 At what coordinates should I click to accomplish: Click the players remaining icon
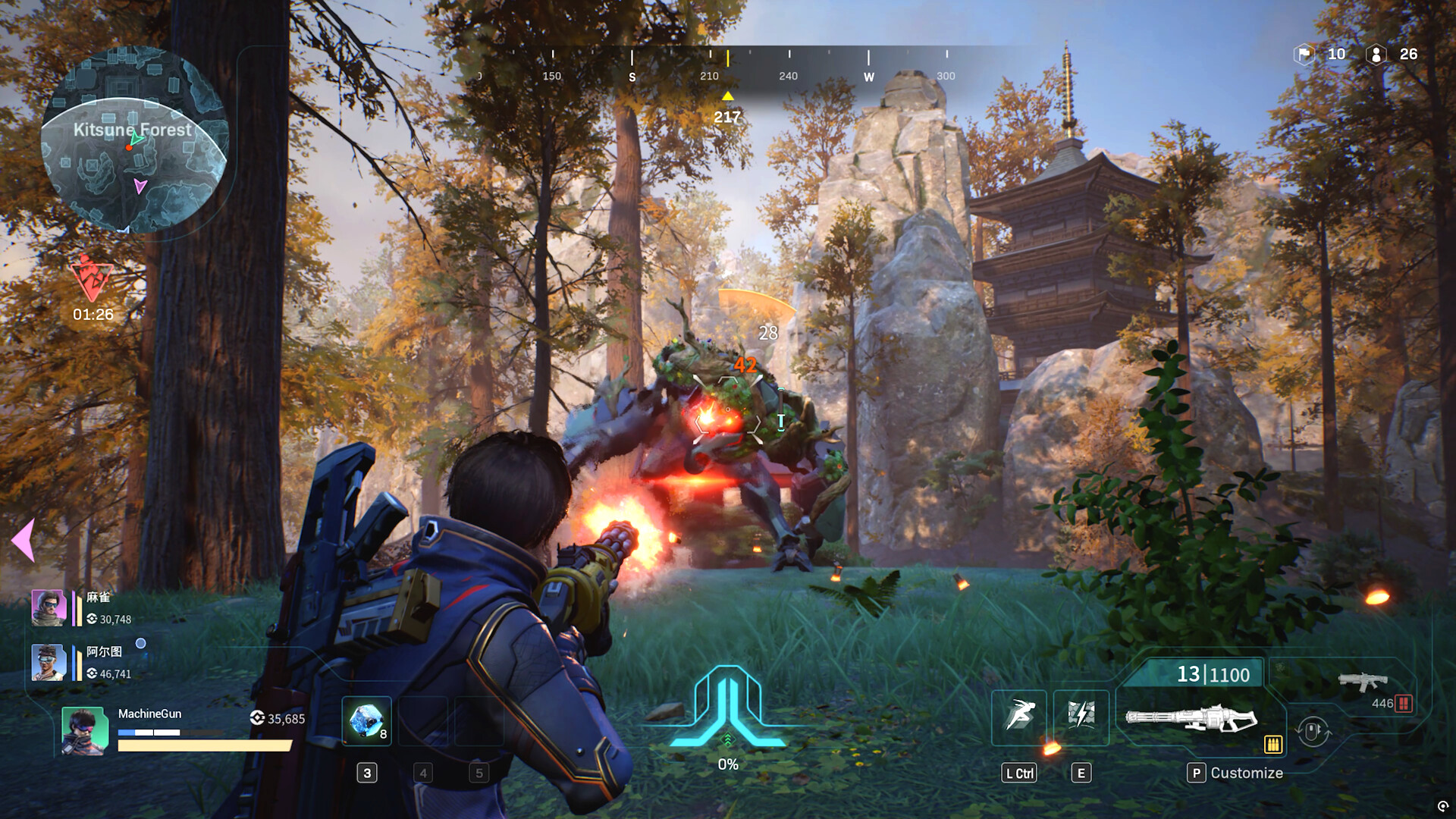click(x=1376, y=55)
